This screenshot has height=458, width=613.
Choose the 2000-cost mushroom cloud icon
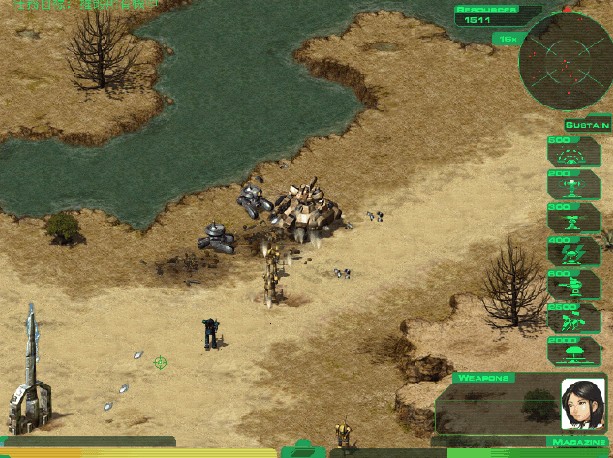[x=573, y=351]
